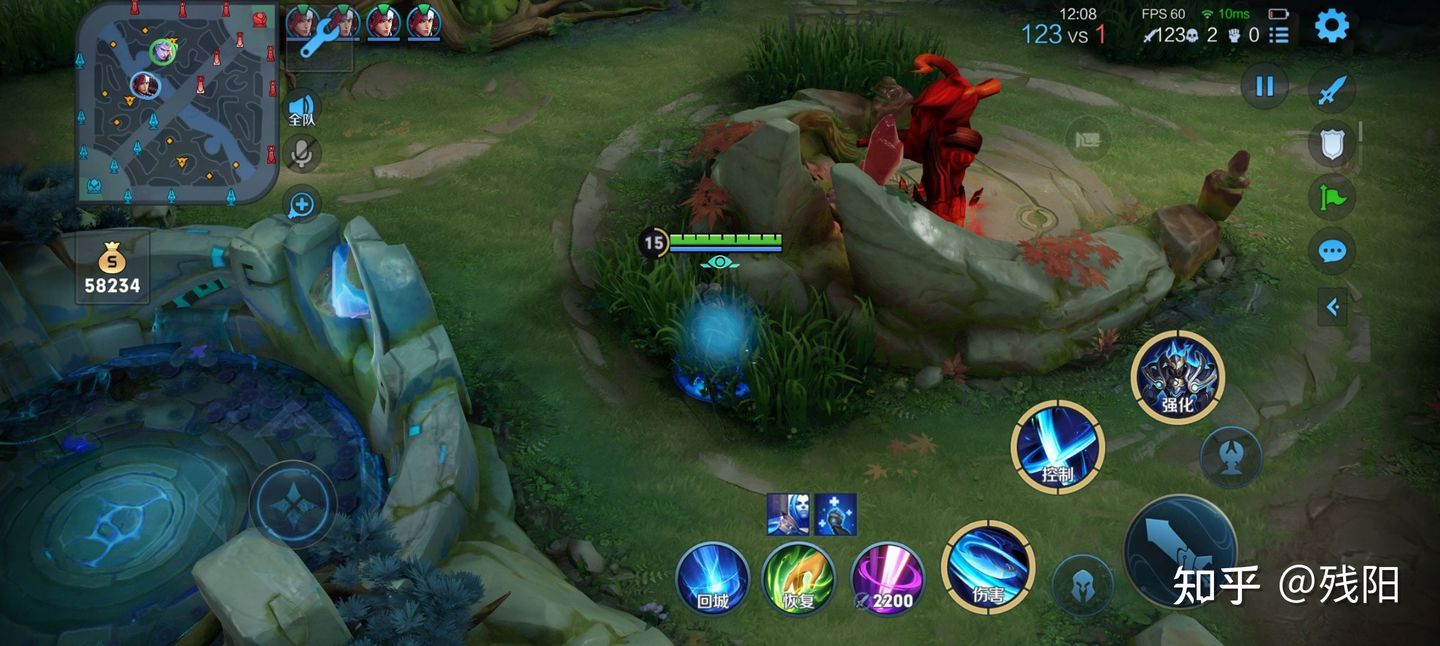Activate the purple 2200 item skill
The height and width of the screenshot is (646, 1440).
click(887, 578)
